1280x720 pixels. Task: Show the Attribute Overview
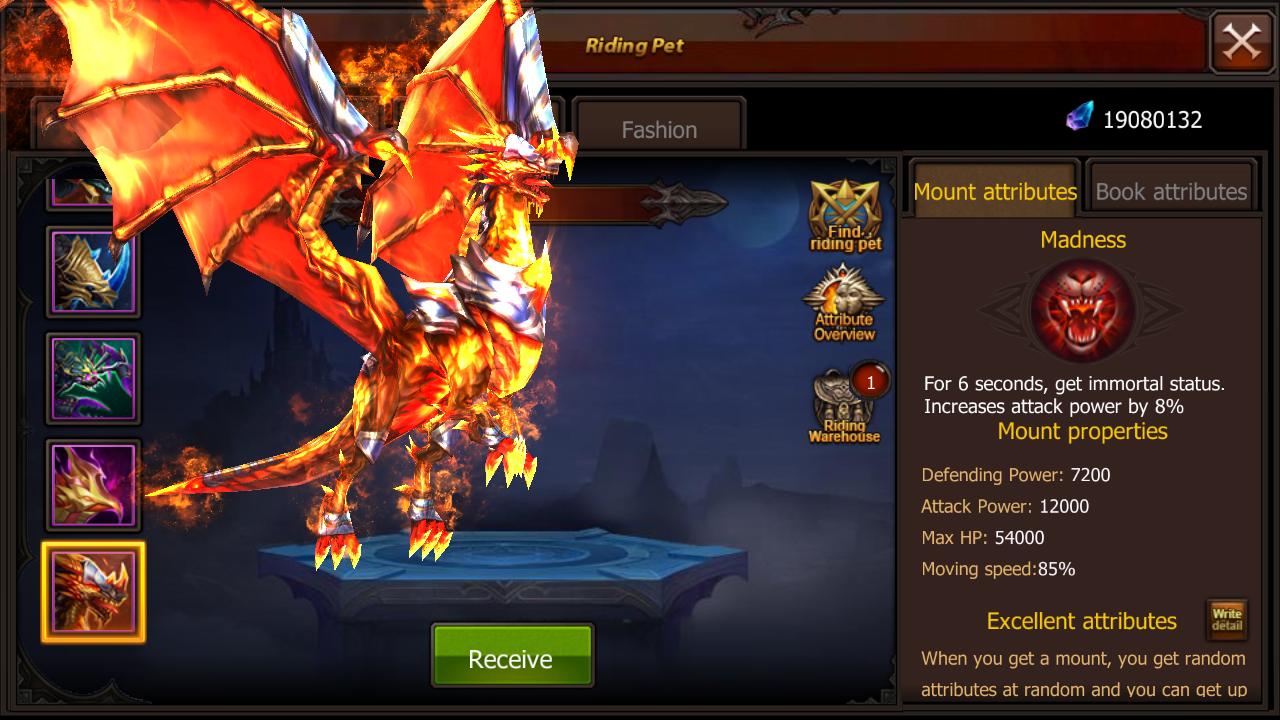[844, 305]
